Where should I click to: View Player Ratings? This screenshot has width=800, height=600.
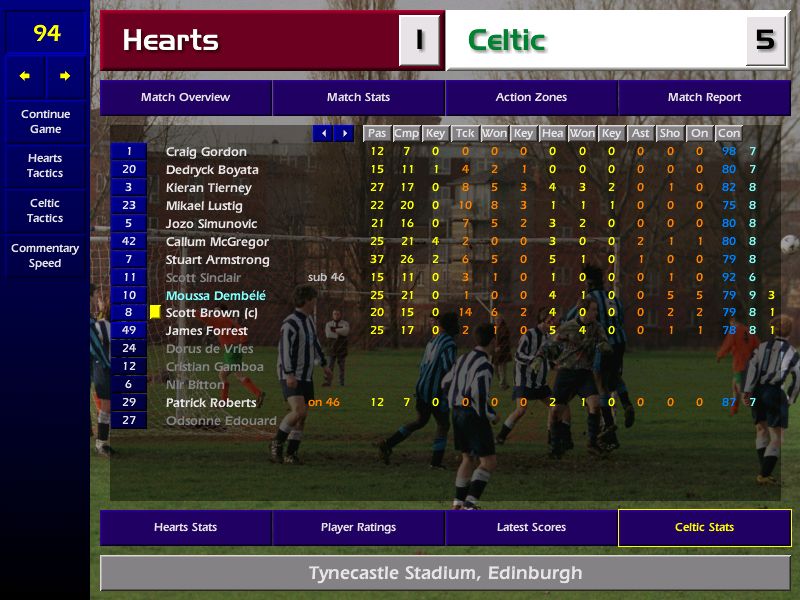358,528
